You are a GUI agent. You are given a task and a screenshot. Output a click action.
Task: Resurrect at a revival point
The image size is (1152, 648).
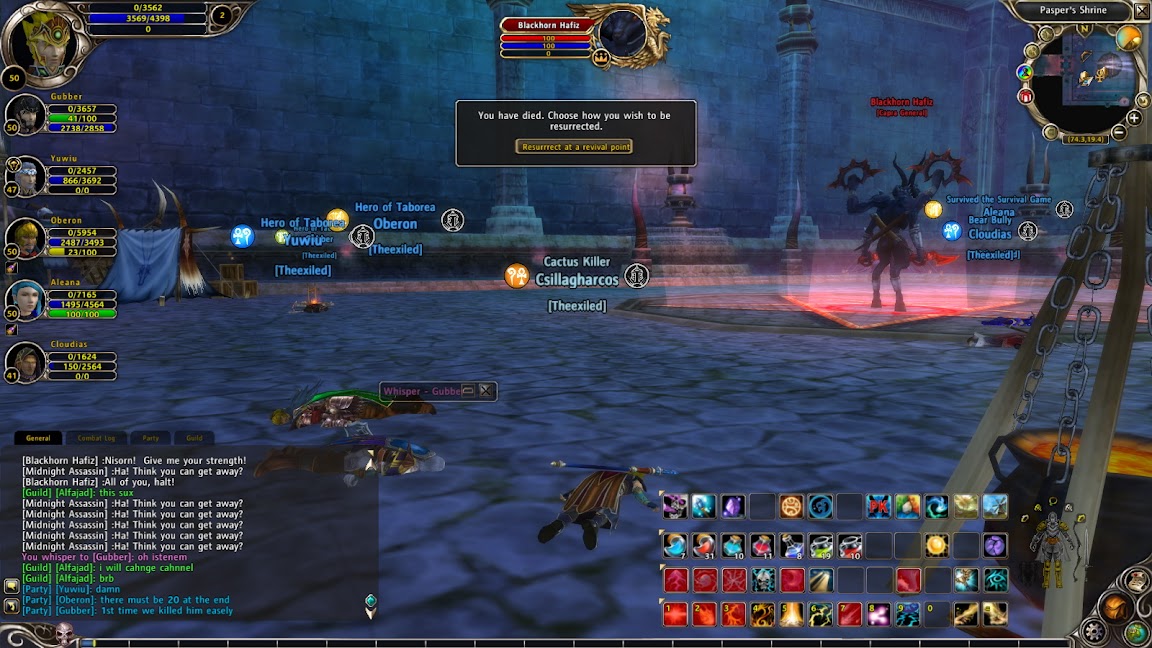574,146
